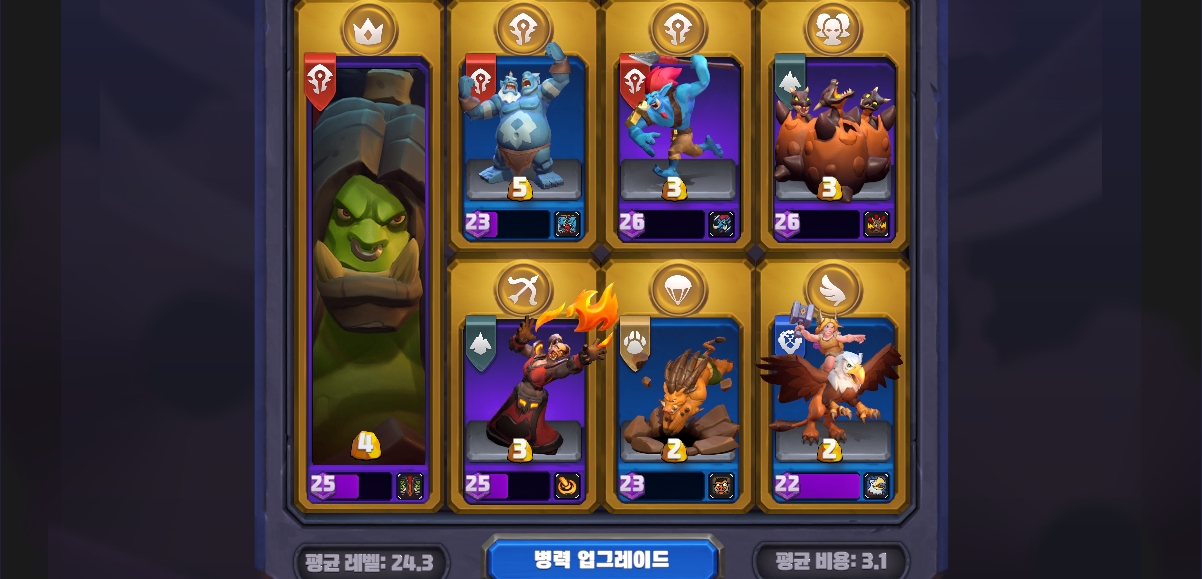Click the 병력 업그레이드 button
The image size is (1202, 579).
tap(602, 559)
